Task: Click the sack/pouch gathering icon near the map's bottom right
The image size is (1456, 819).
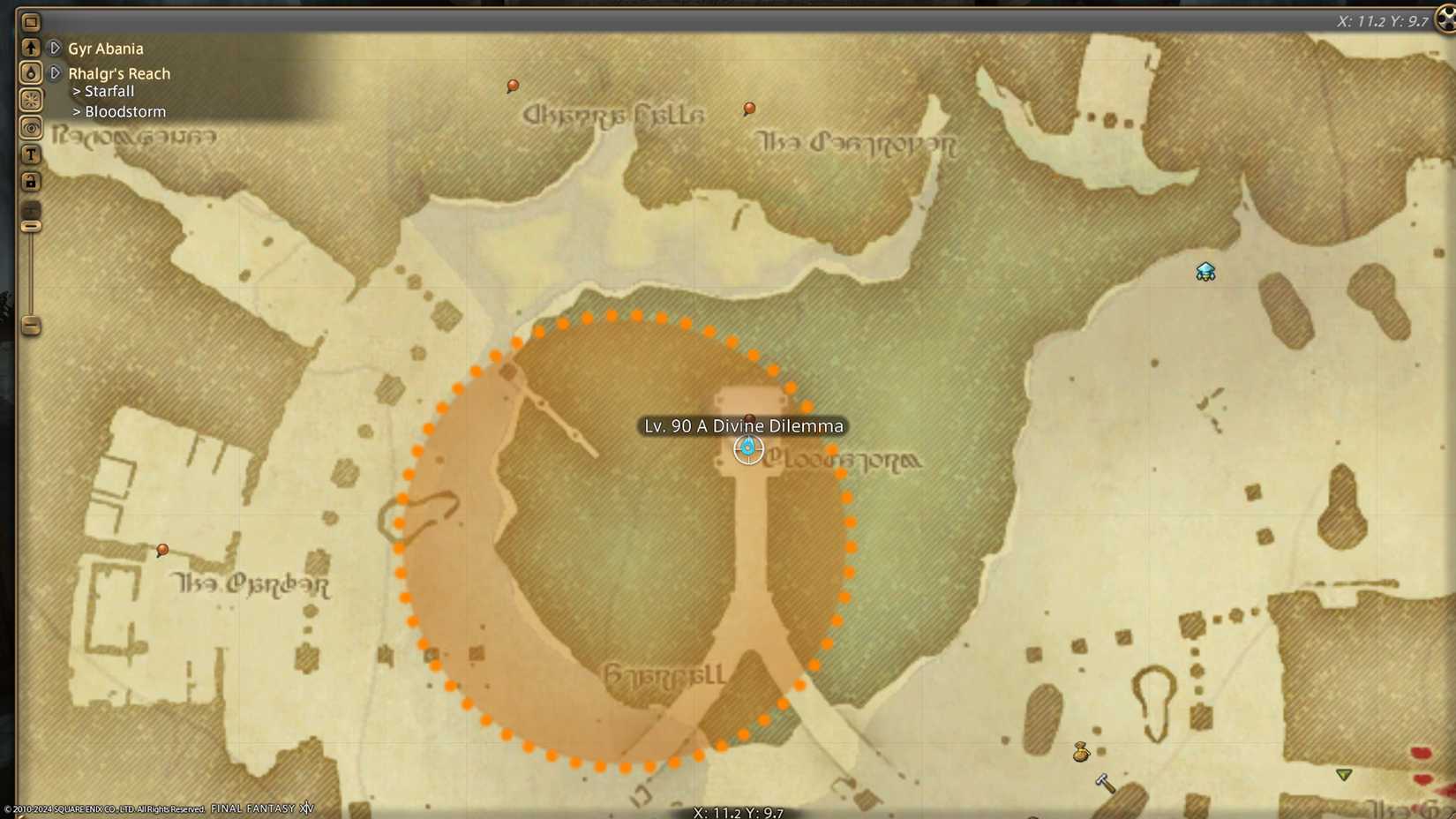Action: tap(1082, 753)
